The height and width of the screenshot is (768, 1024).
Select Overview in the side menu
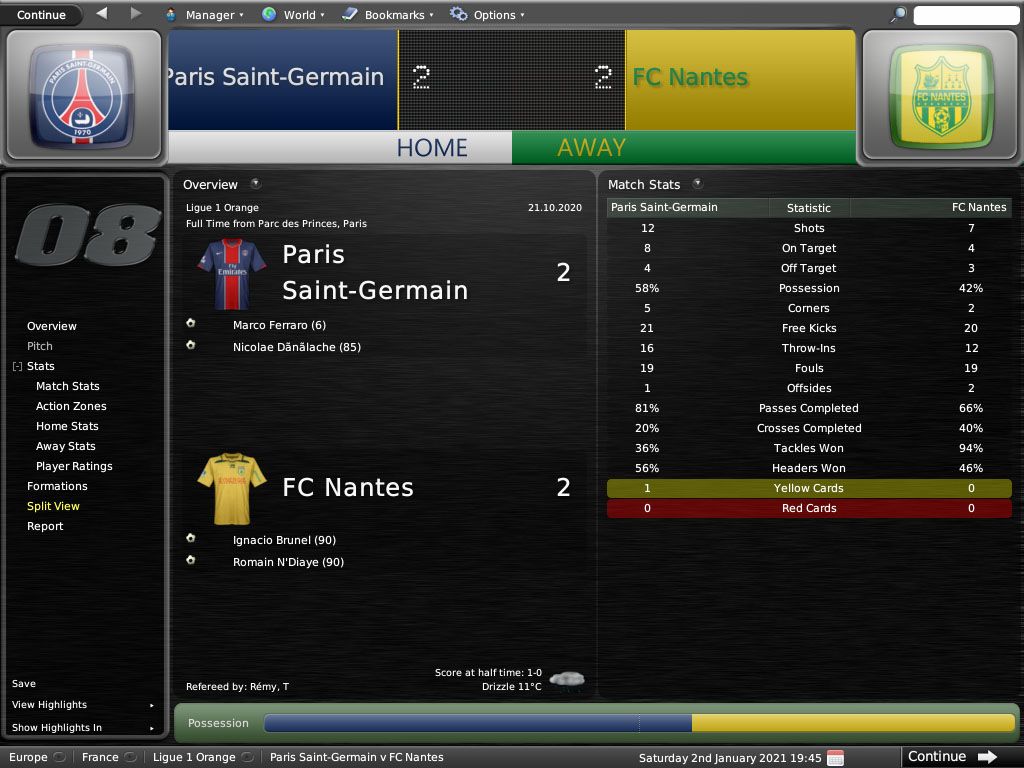pyautogui.click(x=52, y=326)
